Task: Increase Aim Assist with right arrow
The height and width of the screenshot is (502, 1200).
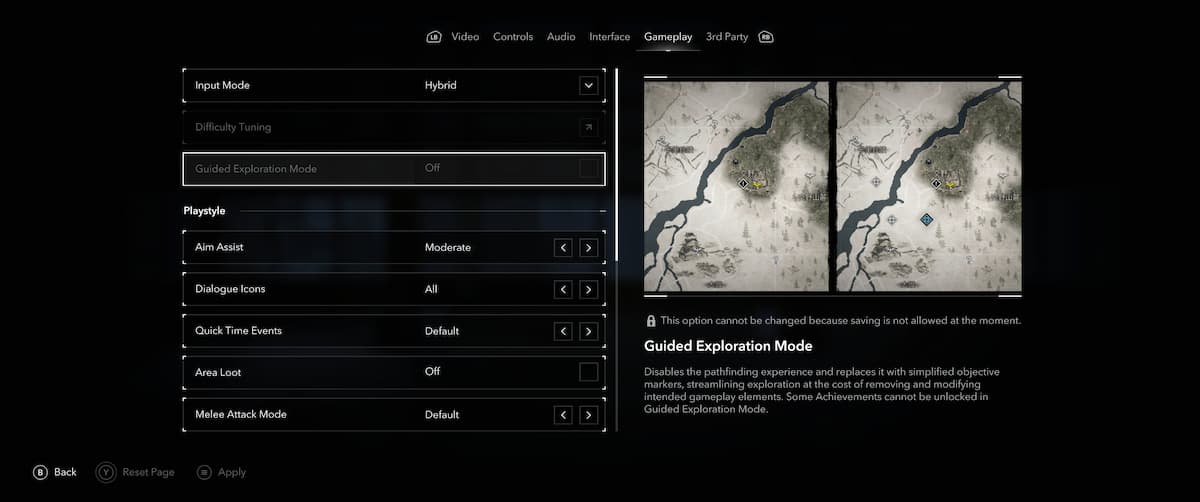Action: (589, 248)
